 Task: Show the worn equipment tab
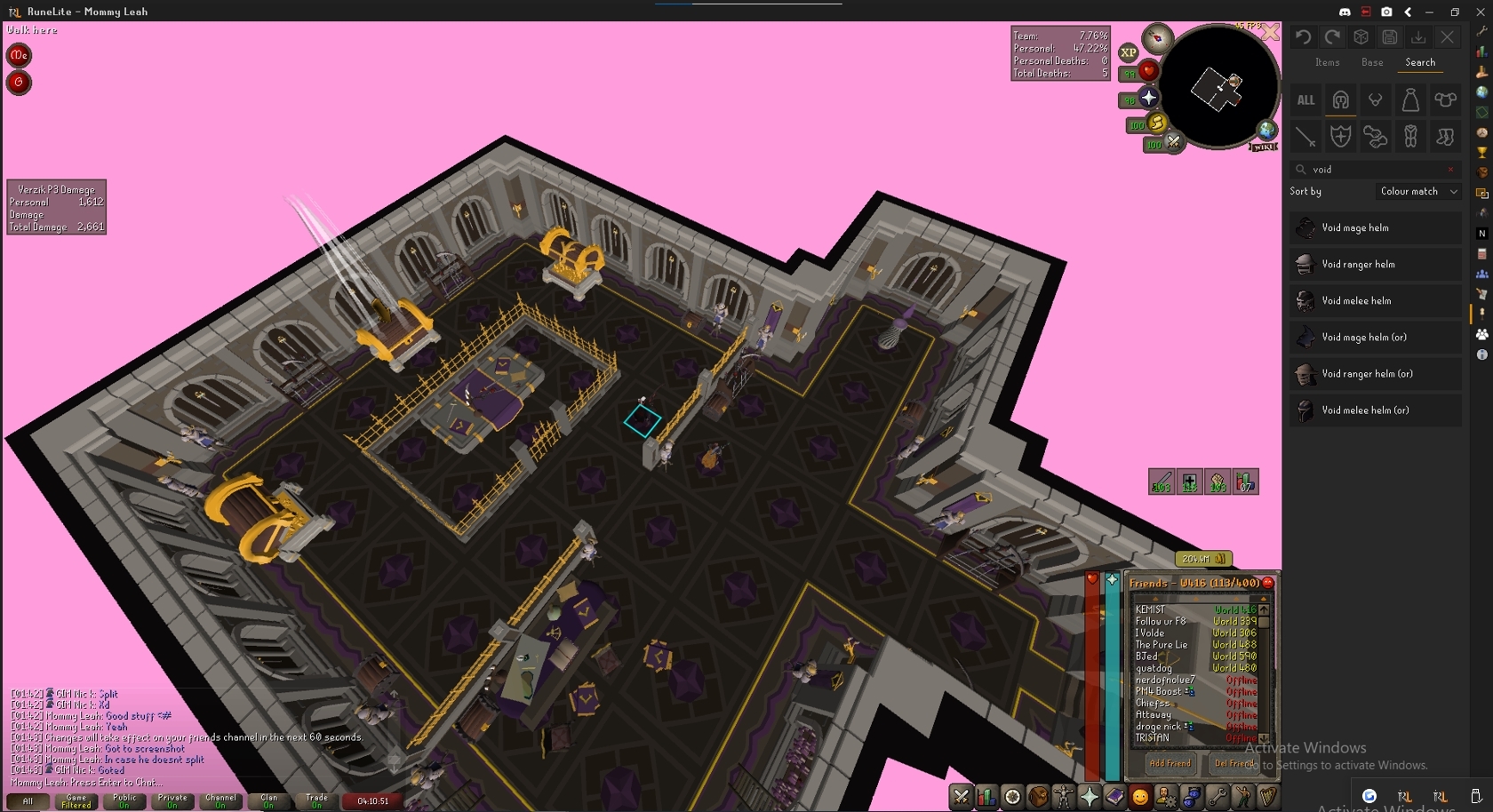click(x=1064, y=797)
